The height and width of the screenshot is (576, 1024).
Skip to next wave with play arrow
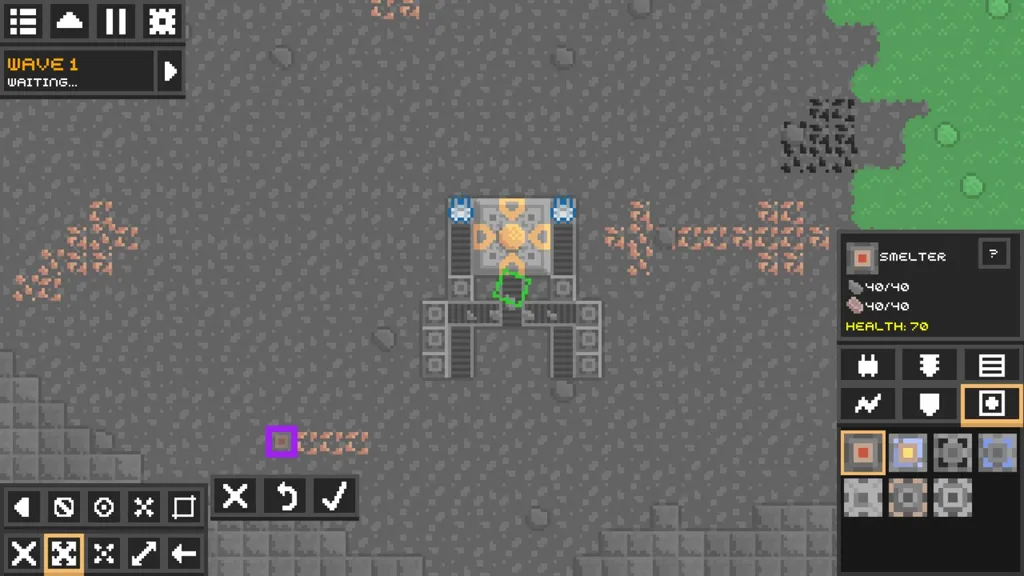170,72
